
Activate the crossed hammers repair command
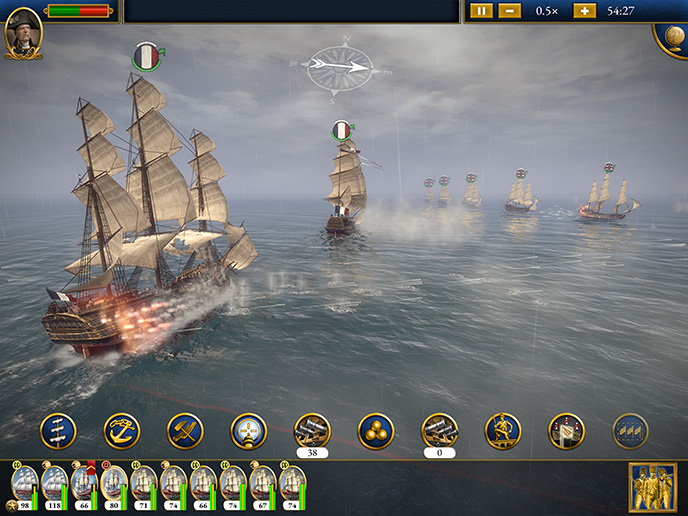[185, 431]
